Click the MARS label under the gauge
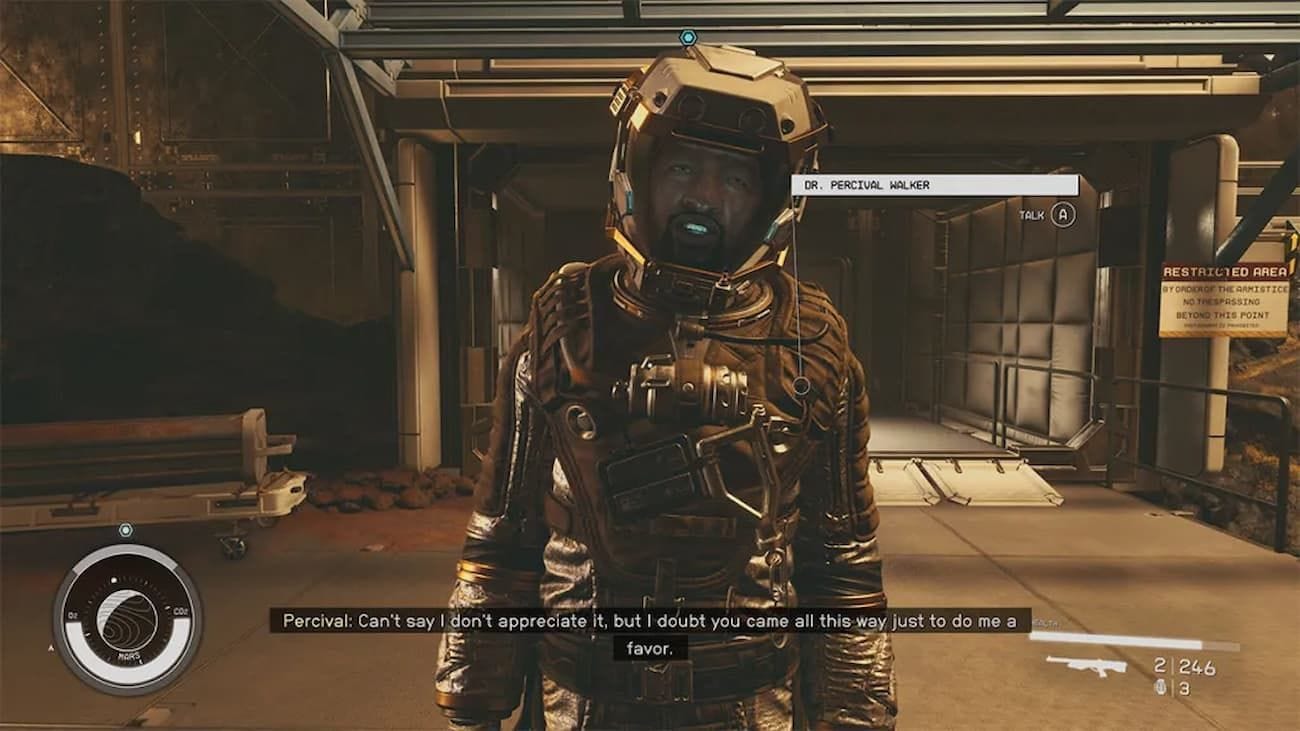The image size is (1300, 731). click(130, 654)
